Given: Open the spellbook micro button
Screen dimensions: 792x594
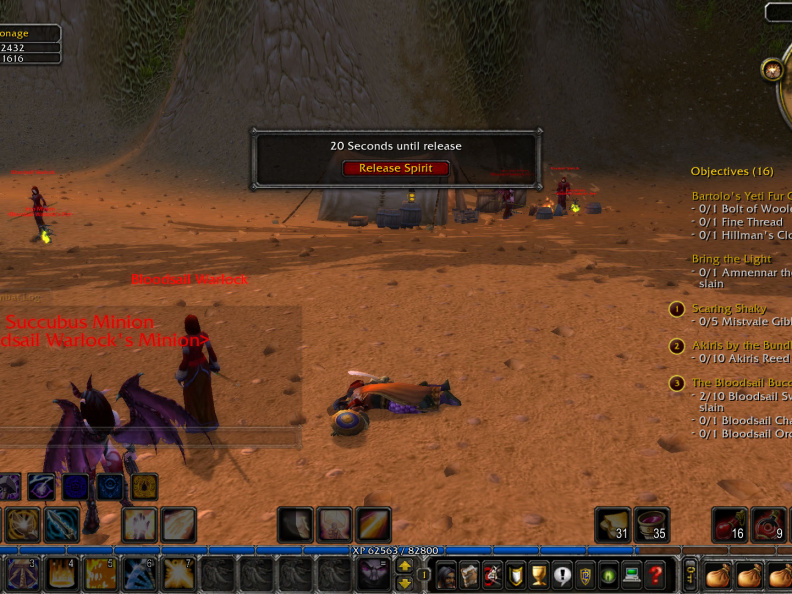Looking at the screenshot, I should (x=469, y=575).
